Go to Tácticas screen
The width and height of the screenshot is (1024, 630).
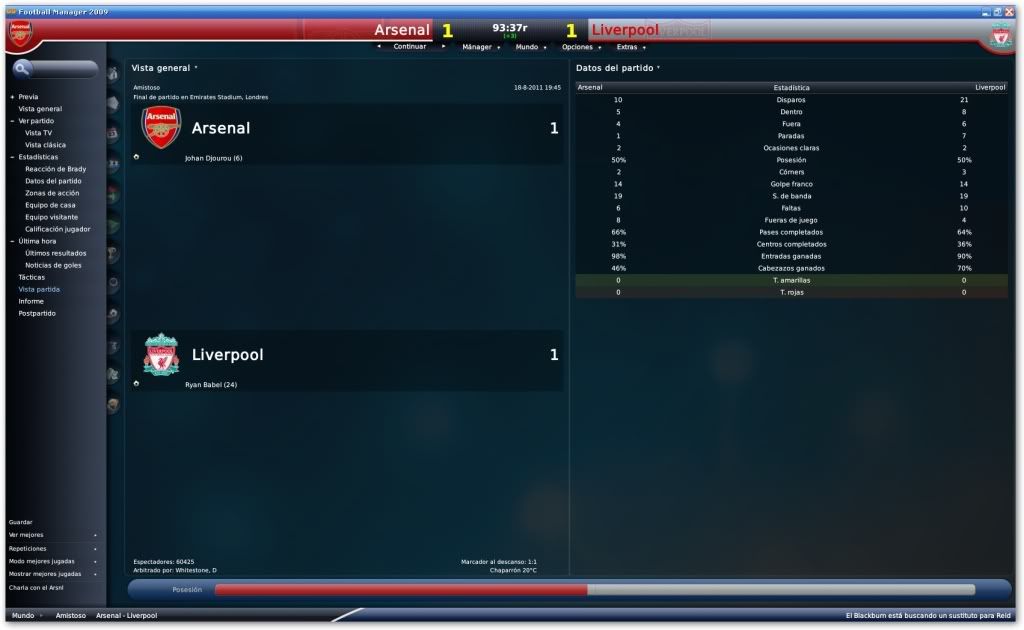click(32, 277)
